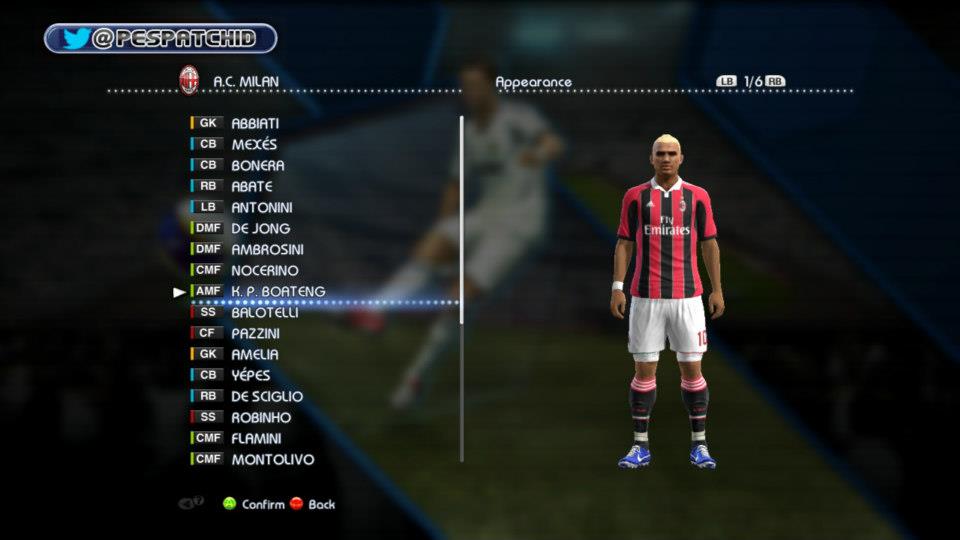Choose striker Balotelli

pyautogui.click(x=264, y=312)
